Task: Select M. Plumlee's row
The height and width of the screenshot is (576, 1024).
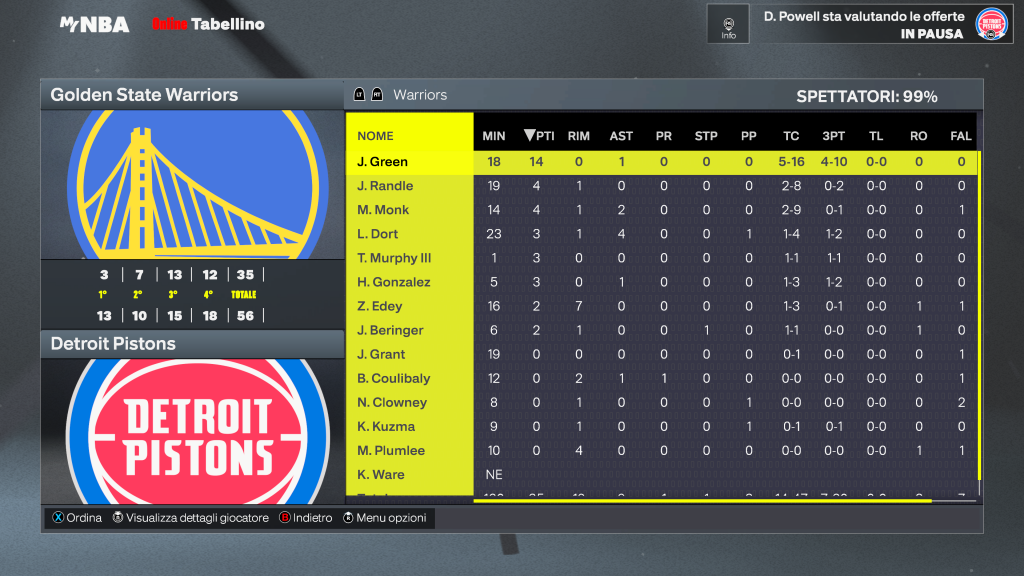Action: (391, 450)
